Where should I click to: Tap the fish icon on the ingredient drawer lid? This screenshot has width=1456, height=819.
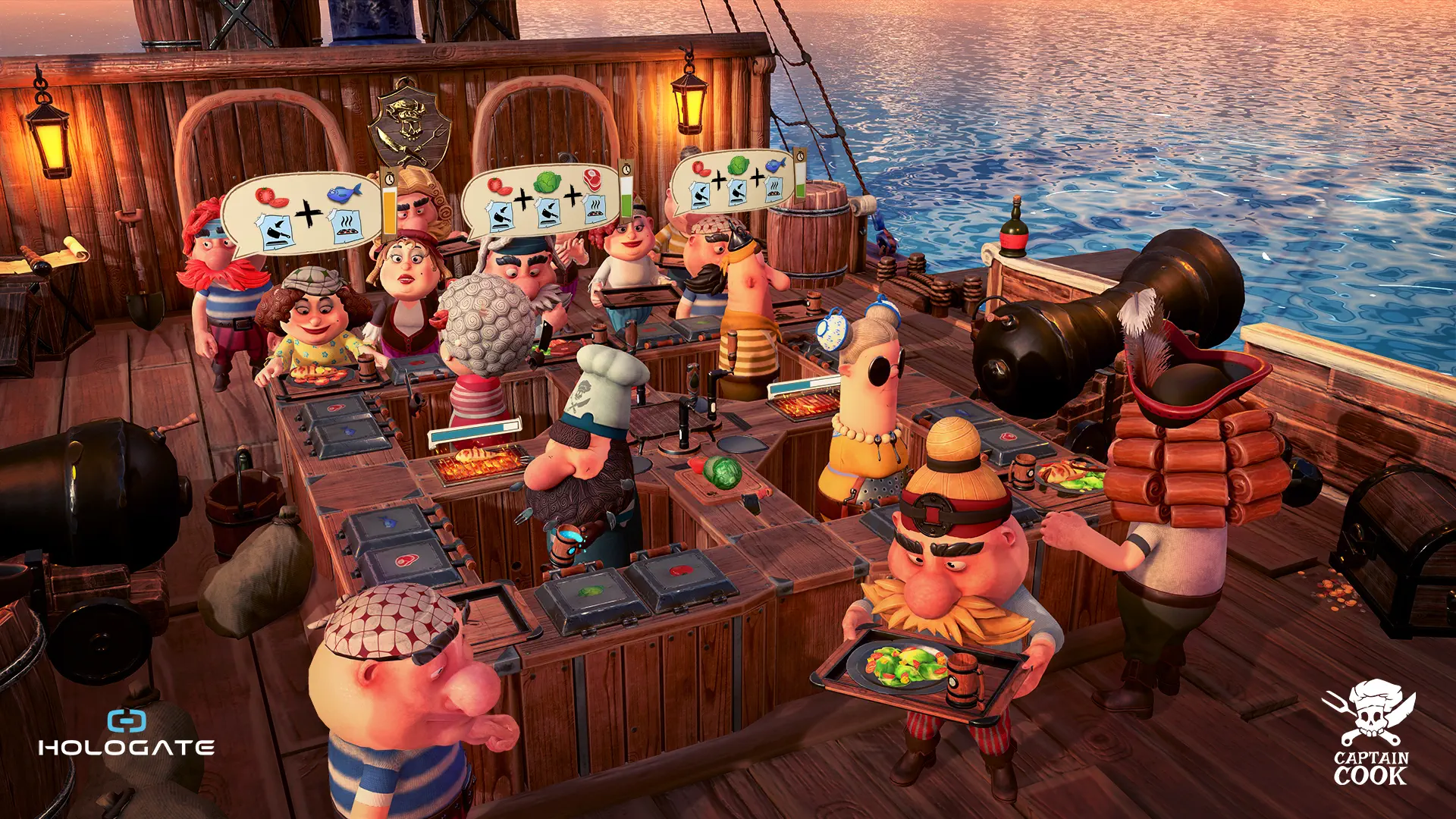point(387,523)
